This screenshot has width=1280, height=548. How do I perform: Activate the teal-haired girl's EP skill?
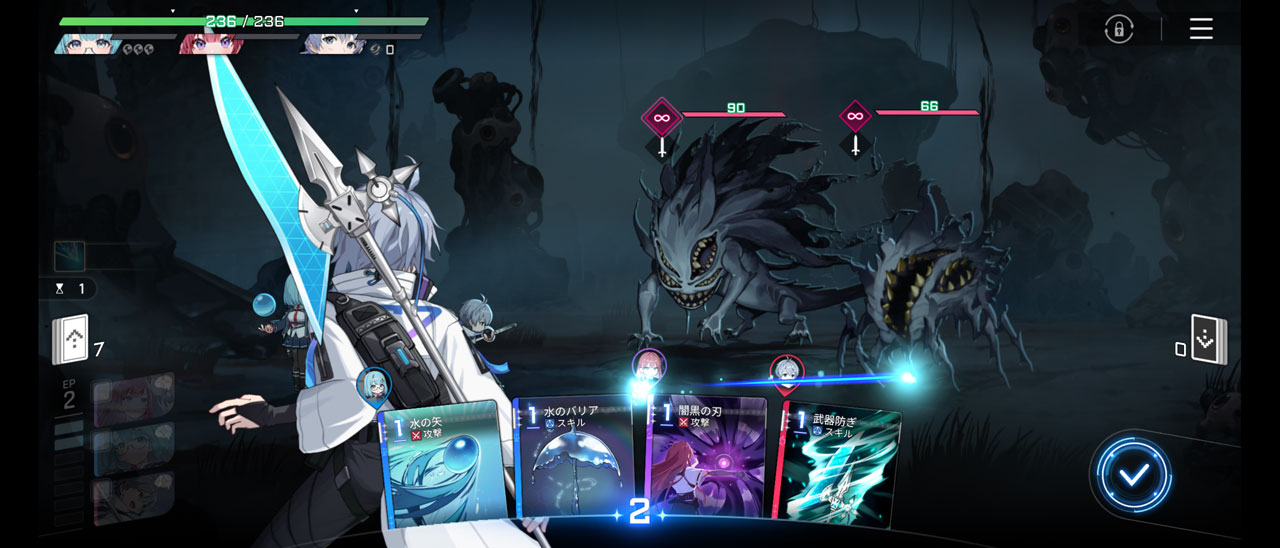133,448
